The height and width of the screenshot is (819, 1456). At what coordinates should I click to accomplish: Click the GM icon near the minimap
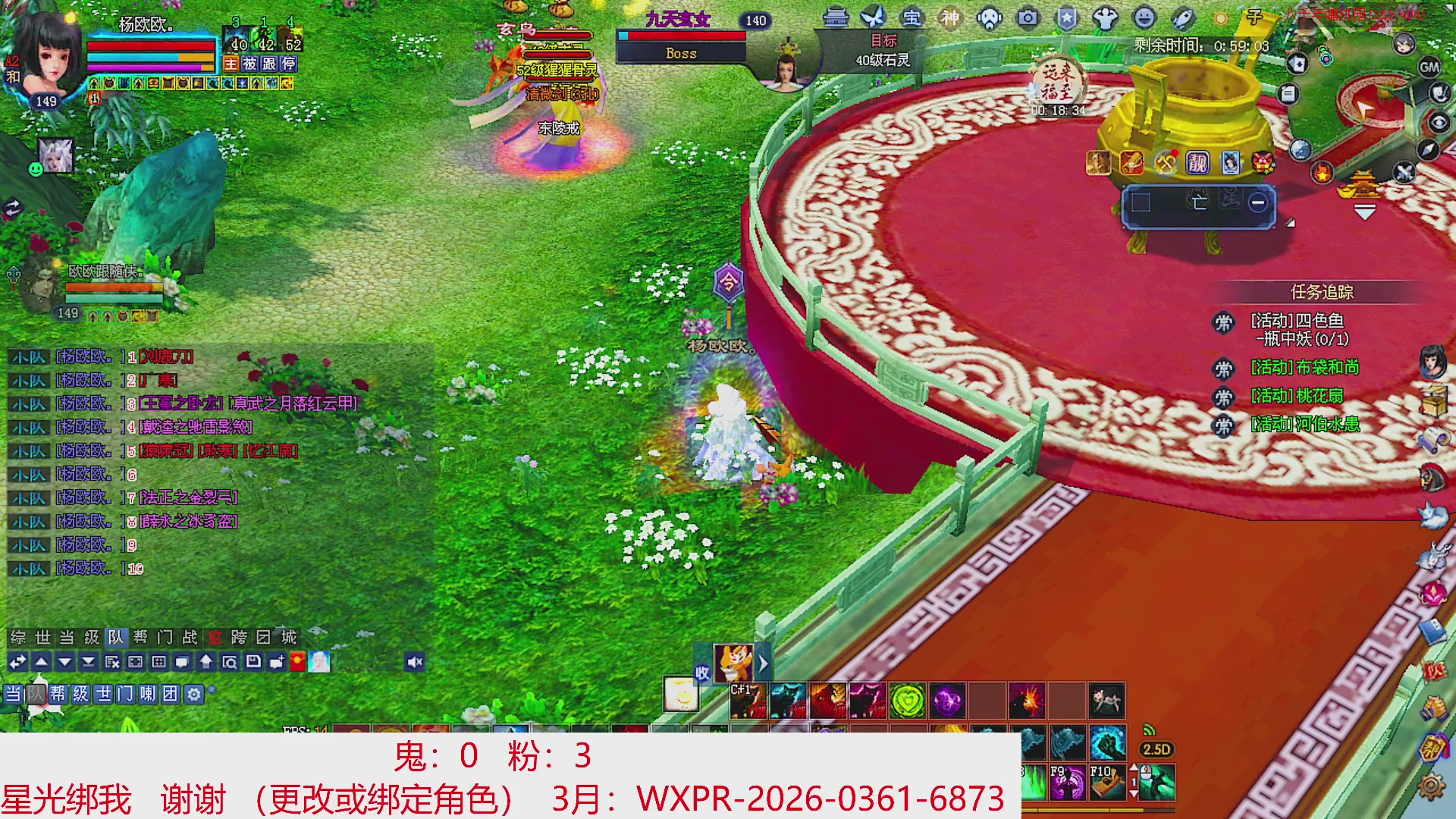click(x=1429, y=68)
